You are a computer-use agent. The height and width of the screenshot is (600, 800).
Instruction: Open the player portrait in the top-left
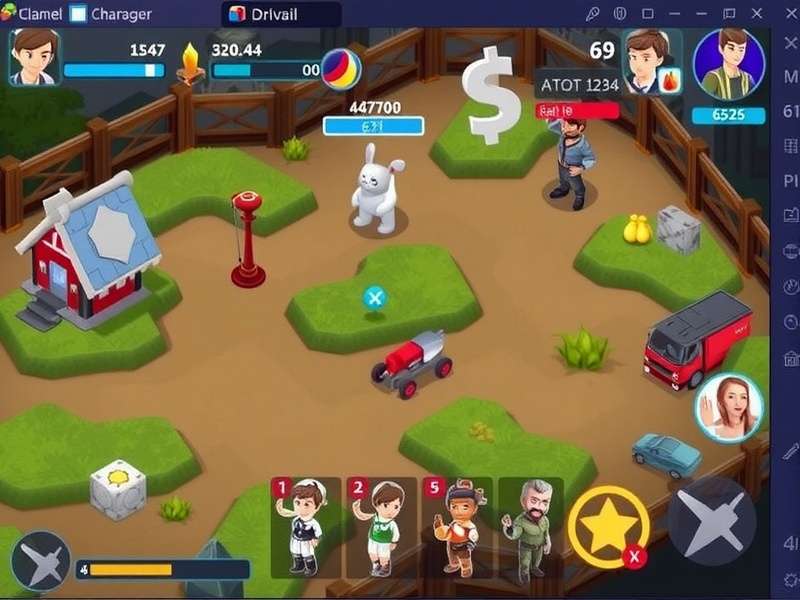point(35,55)
